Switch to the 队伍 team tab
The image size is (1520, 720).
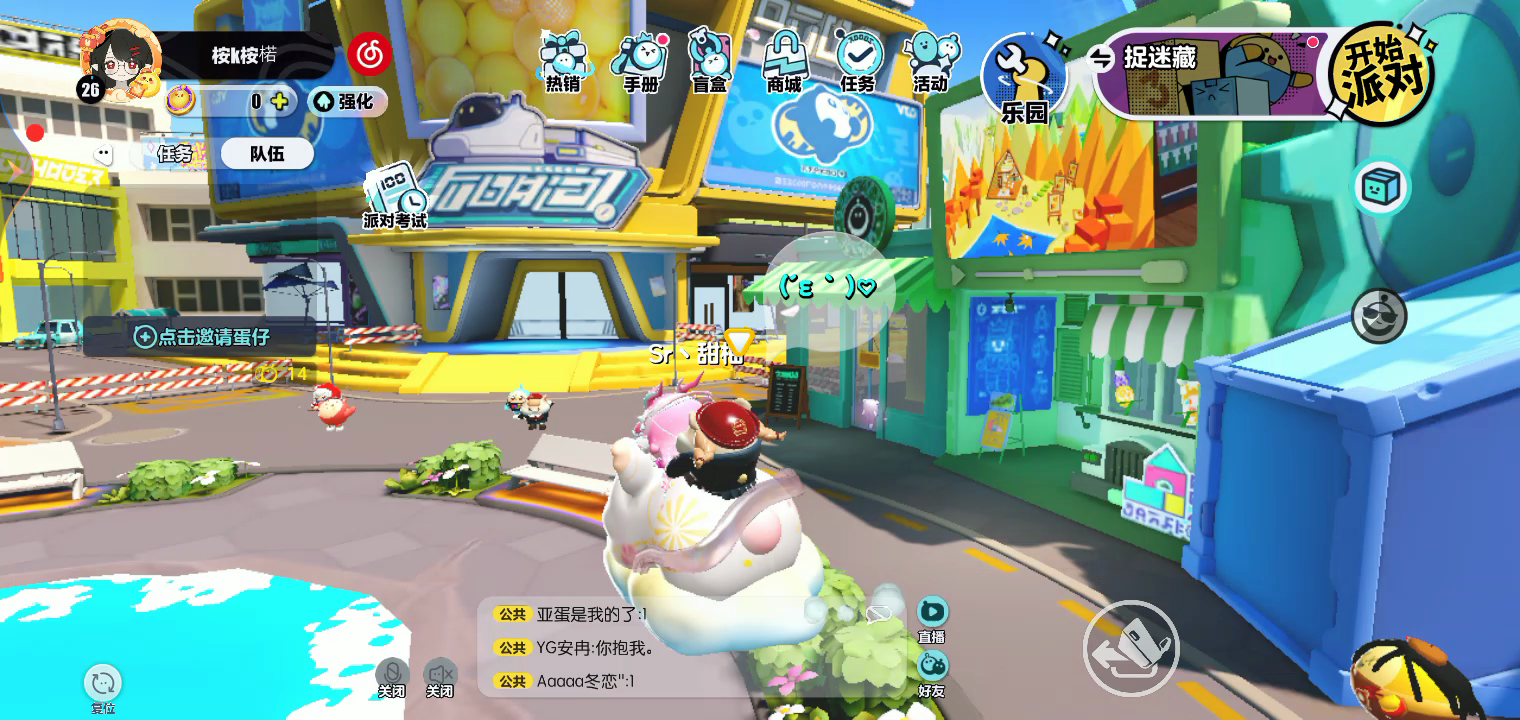(267, 153)
